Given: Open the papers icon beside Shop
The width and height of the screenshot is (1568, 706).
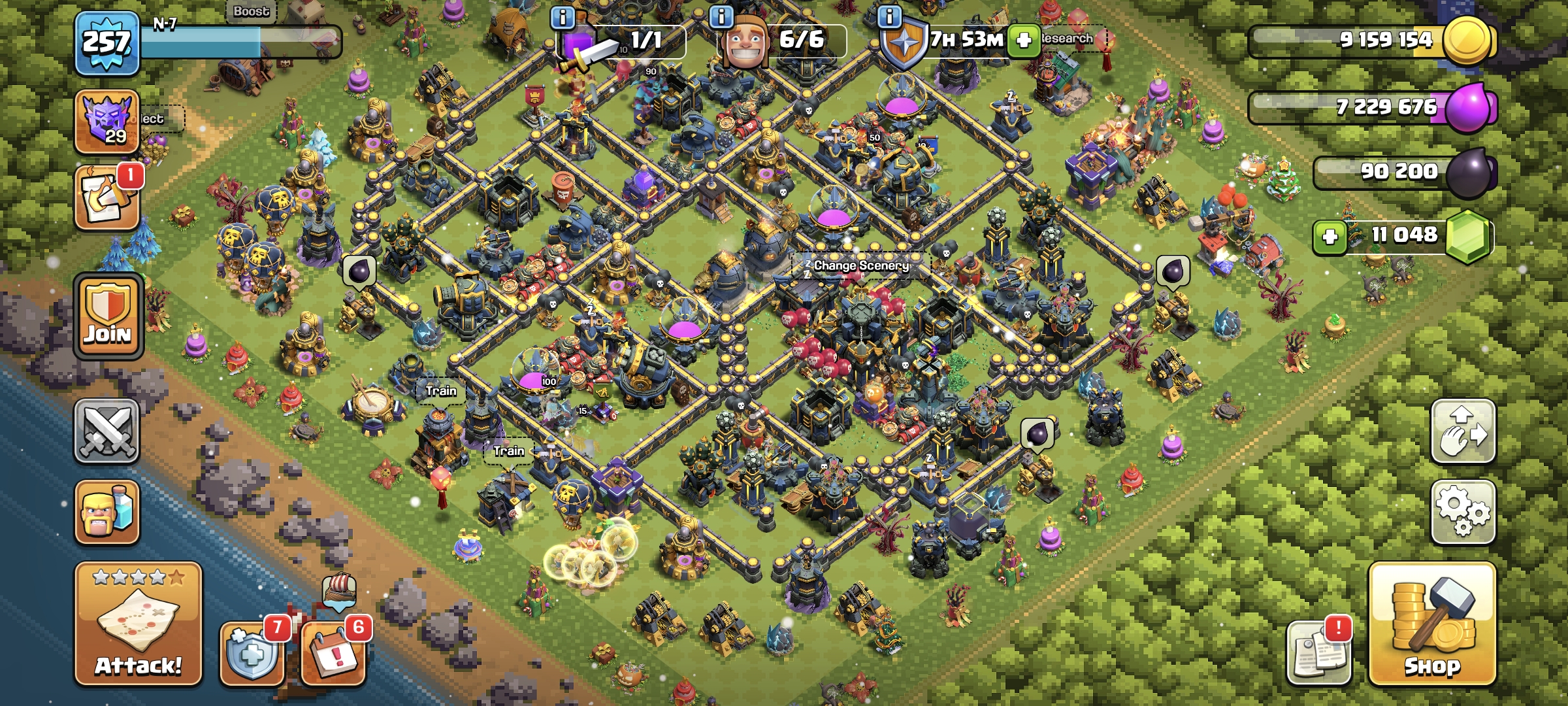Looking at the screenshot, I should [x=1318, y=652].
